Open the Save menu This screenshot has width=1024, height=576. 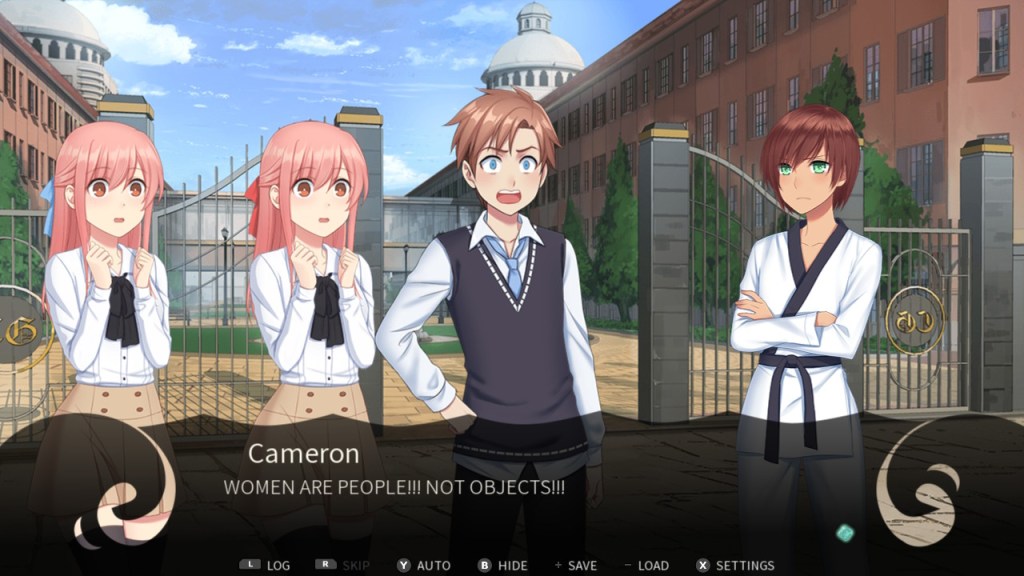click(x=577, y=565)
